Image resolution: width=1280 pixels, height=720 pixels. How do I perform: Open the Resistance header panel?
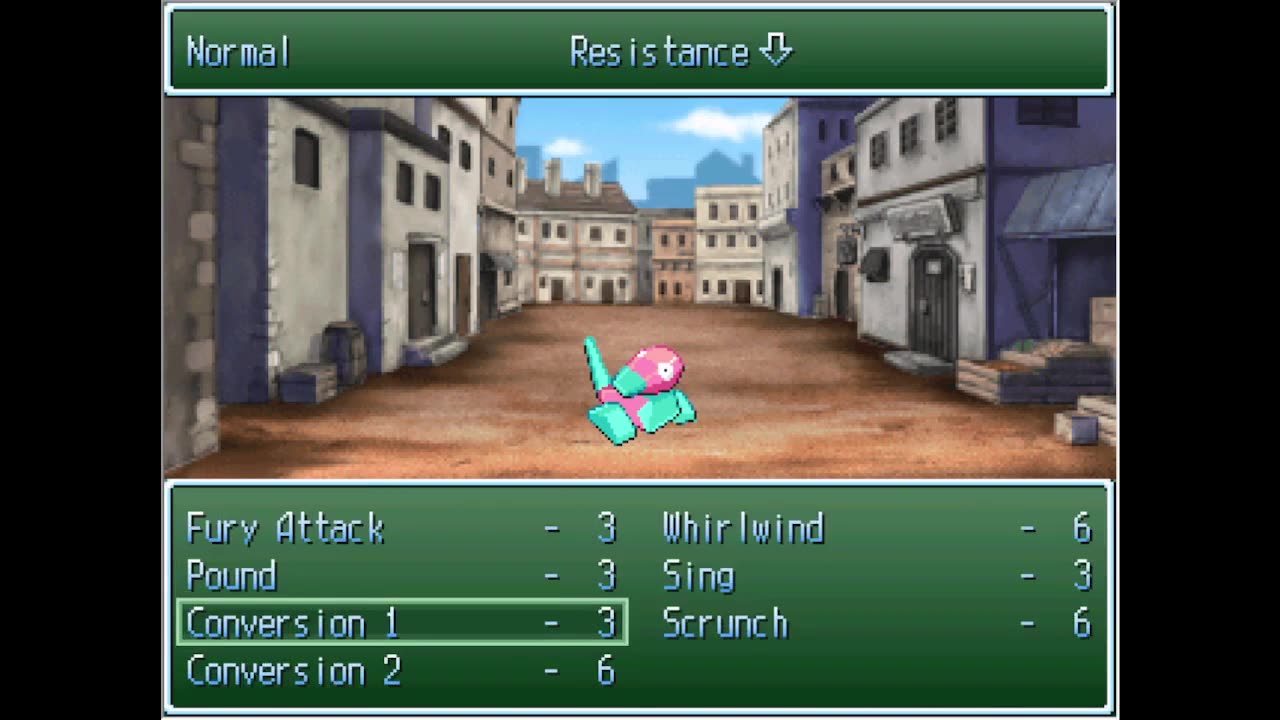(660, 51)
